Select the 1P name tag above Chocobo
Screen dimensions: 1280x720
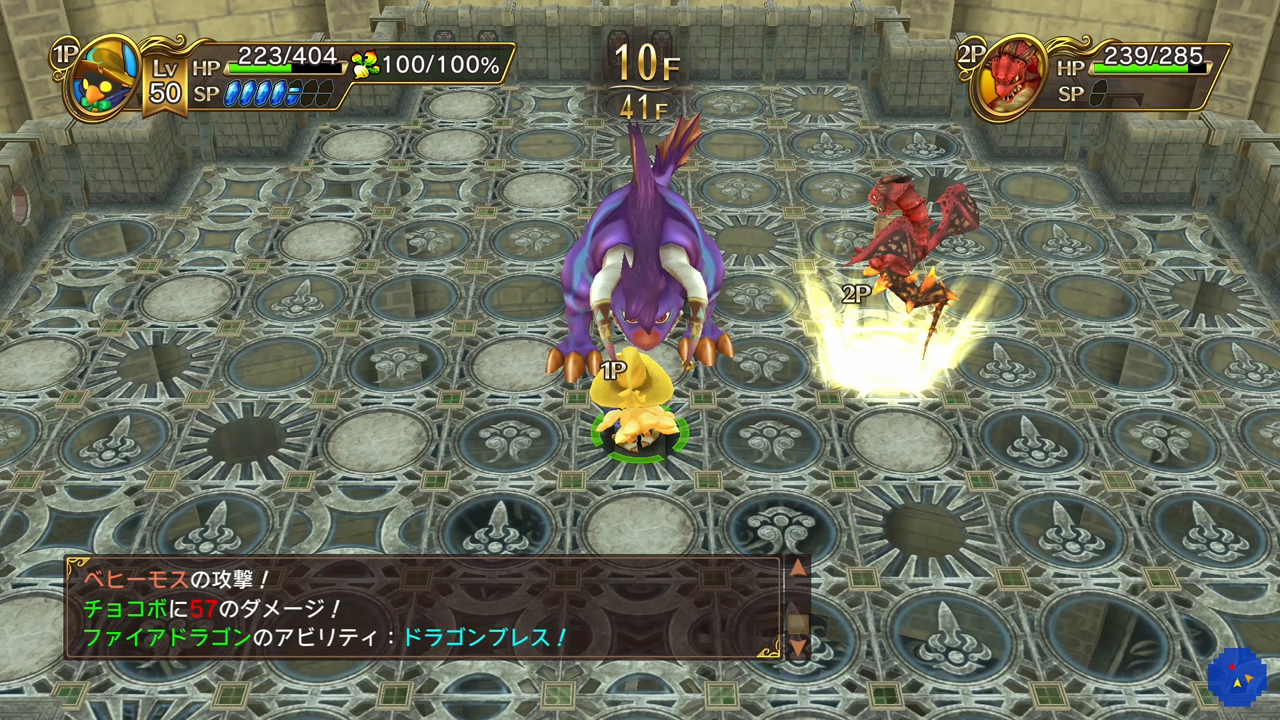(615, 370)
